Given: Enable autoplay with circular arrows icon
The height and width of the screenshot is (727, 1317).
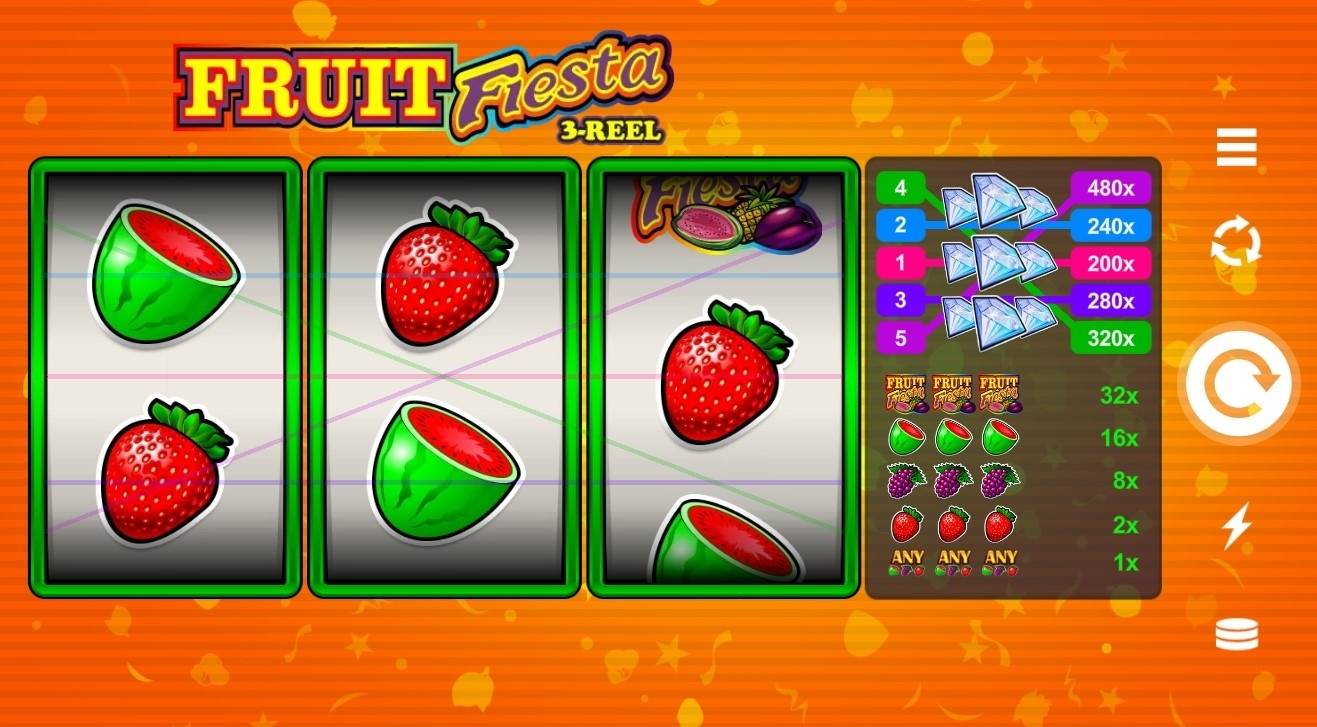Looking at the screenshot, I should (x=1237, y=242).
